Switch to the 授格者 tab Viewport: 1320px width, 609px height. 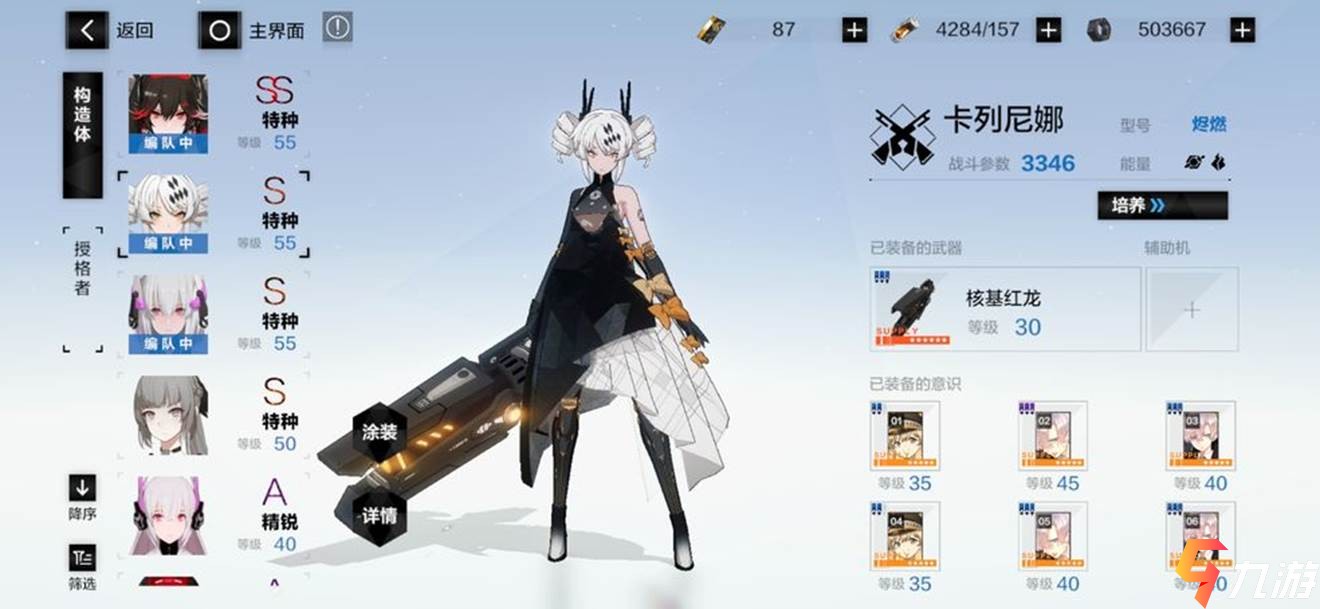point(82,268)
